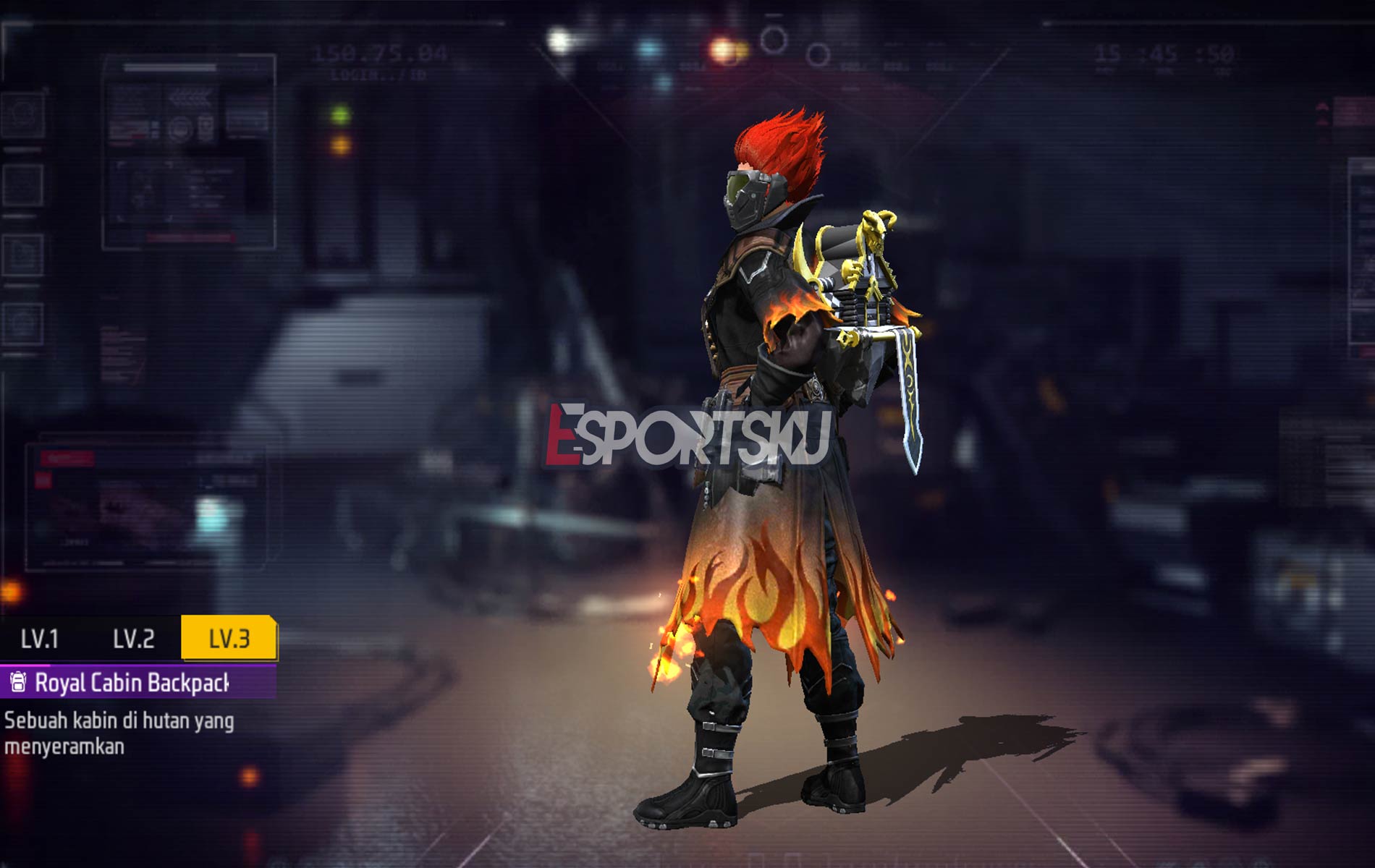1375x868 pixels.
Task: Click the circular emblem in the upper-left HUD window
Action: coord(179,130)
